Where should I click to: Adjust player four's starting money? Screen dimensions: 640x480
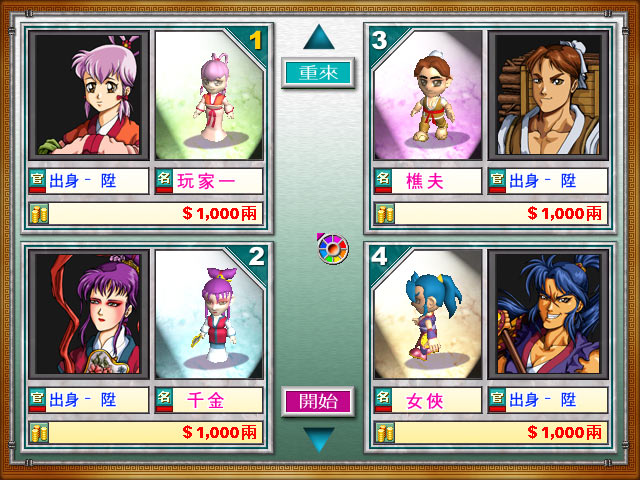[490, 433]
